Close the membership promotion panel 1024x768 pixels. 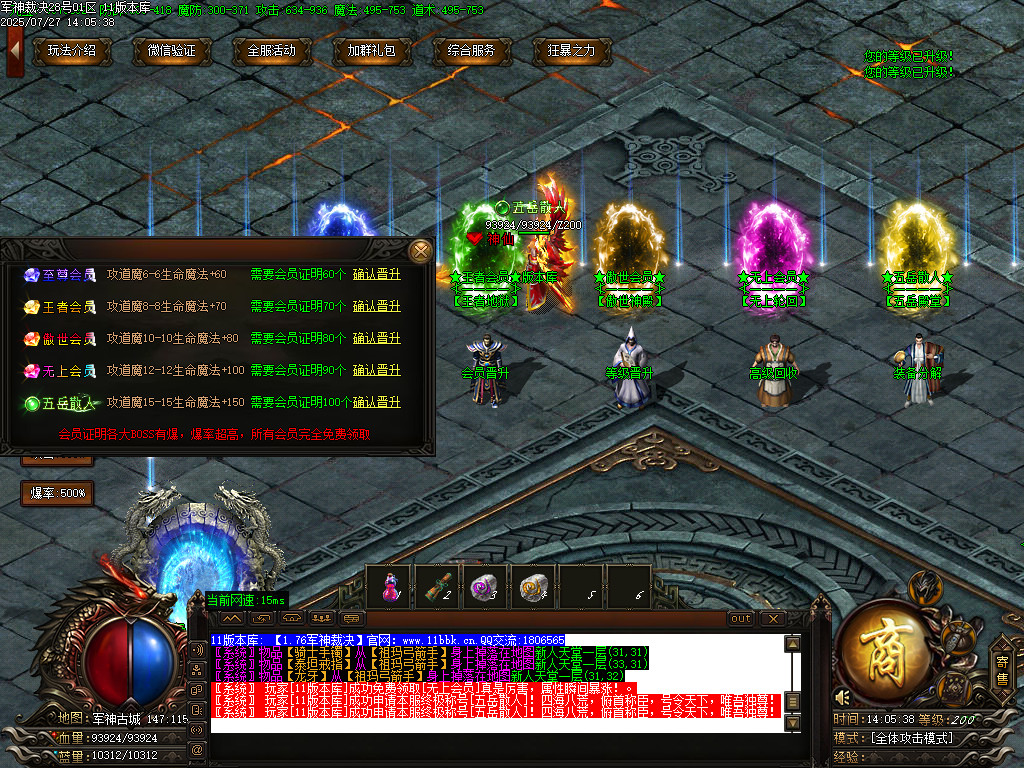(421, 250)
